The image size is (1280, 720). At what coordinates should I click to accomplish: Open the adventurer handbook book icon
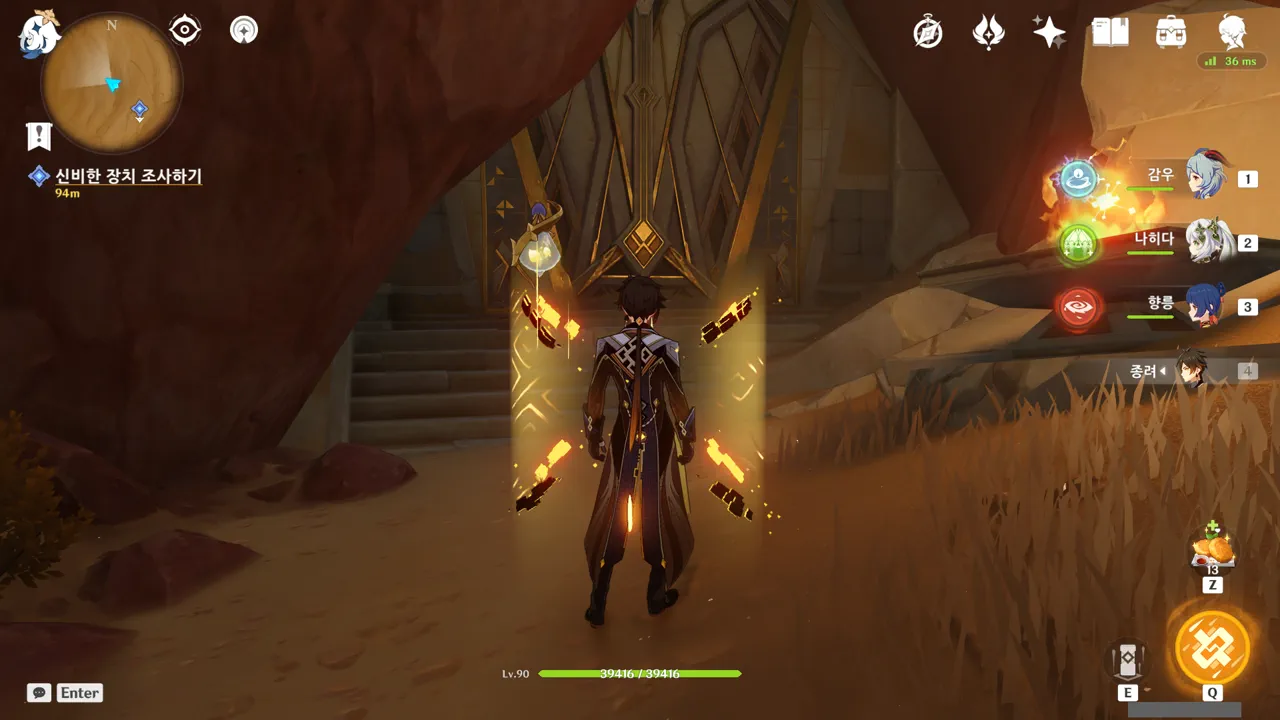point(1110,33)
